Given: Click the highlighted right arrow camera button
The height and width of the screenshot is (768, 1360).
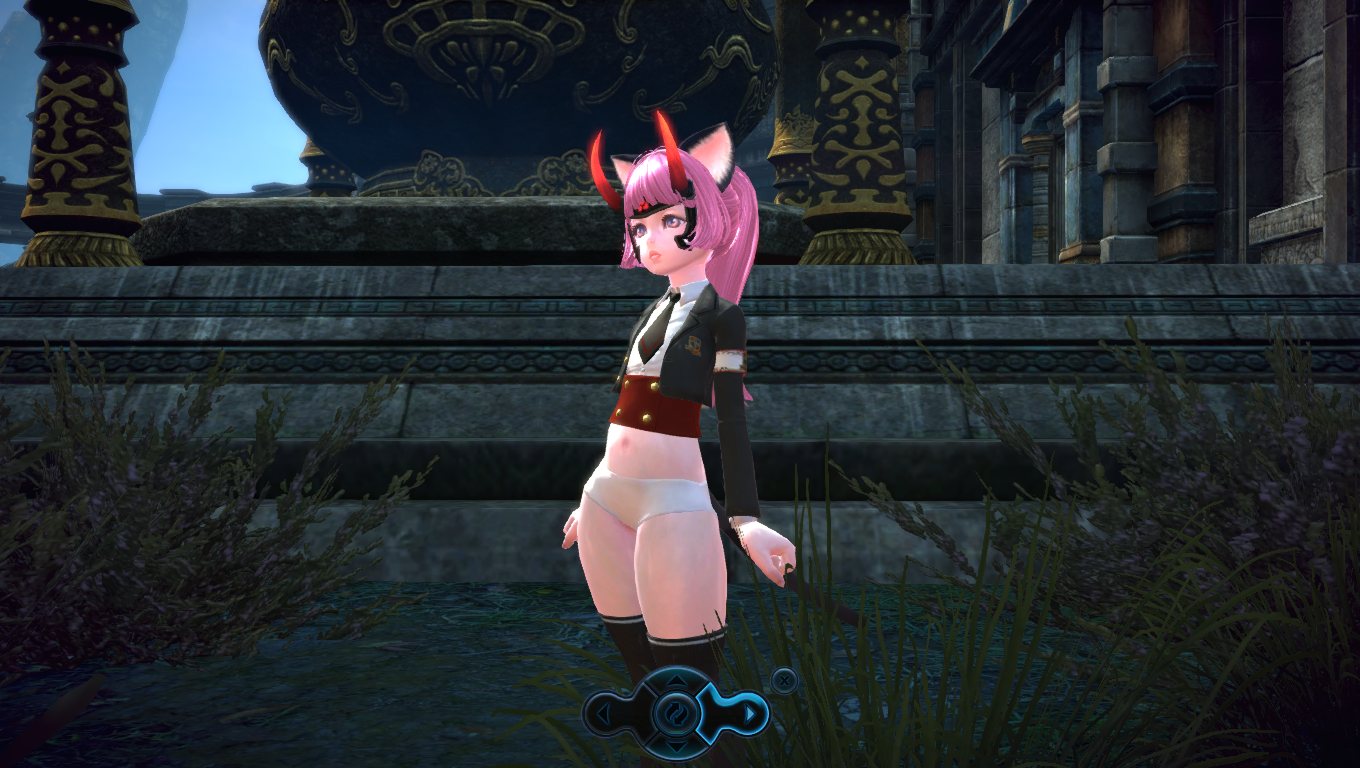Looking at the screenshot, I should 748,714.
